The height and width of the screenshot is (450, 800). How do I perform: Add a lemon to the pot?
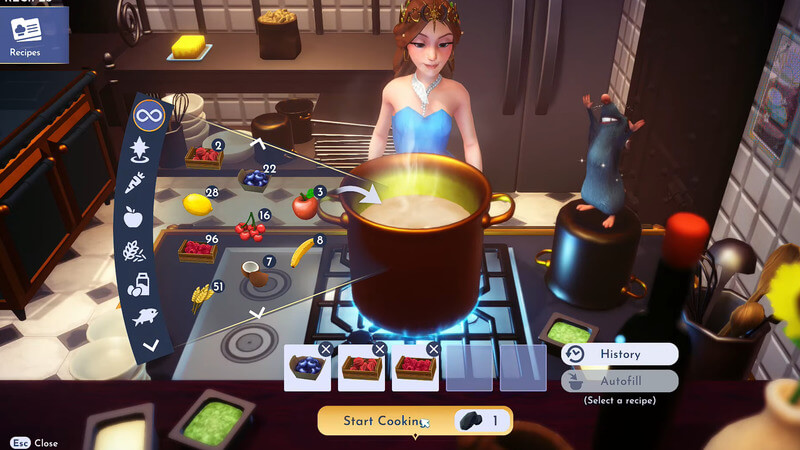coord(197,204)
